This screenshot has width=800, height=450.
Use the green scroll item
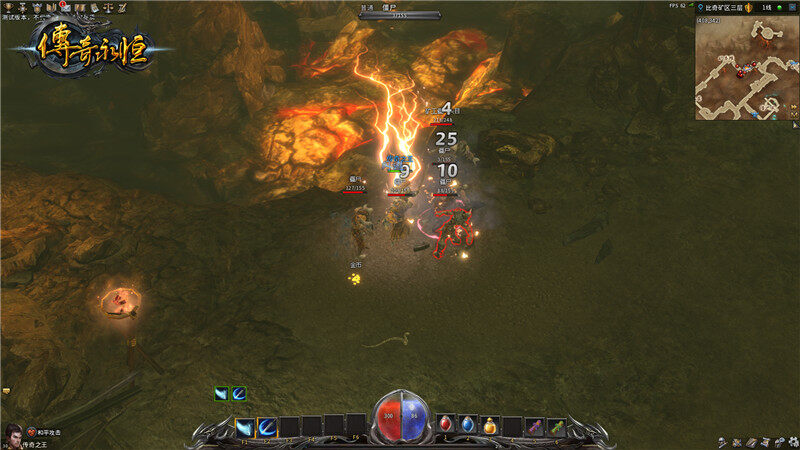[556, 426]
